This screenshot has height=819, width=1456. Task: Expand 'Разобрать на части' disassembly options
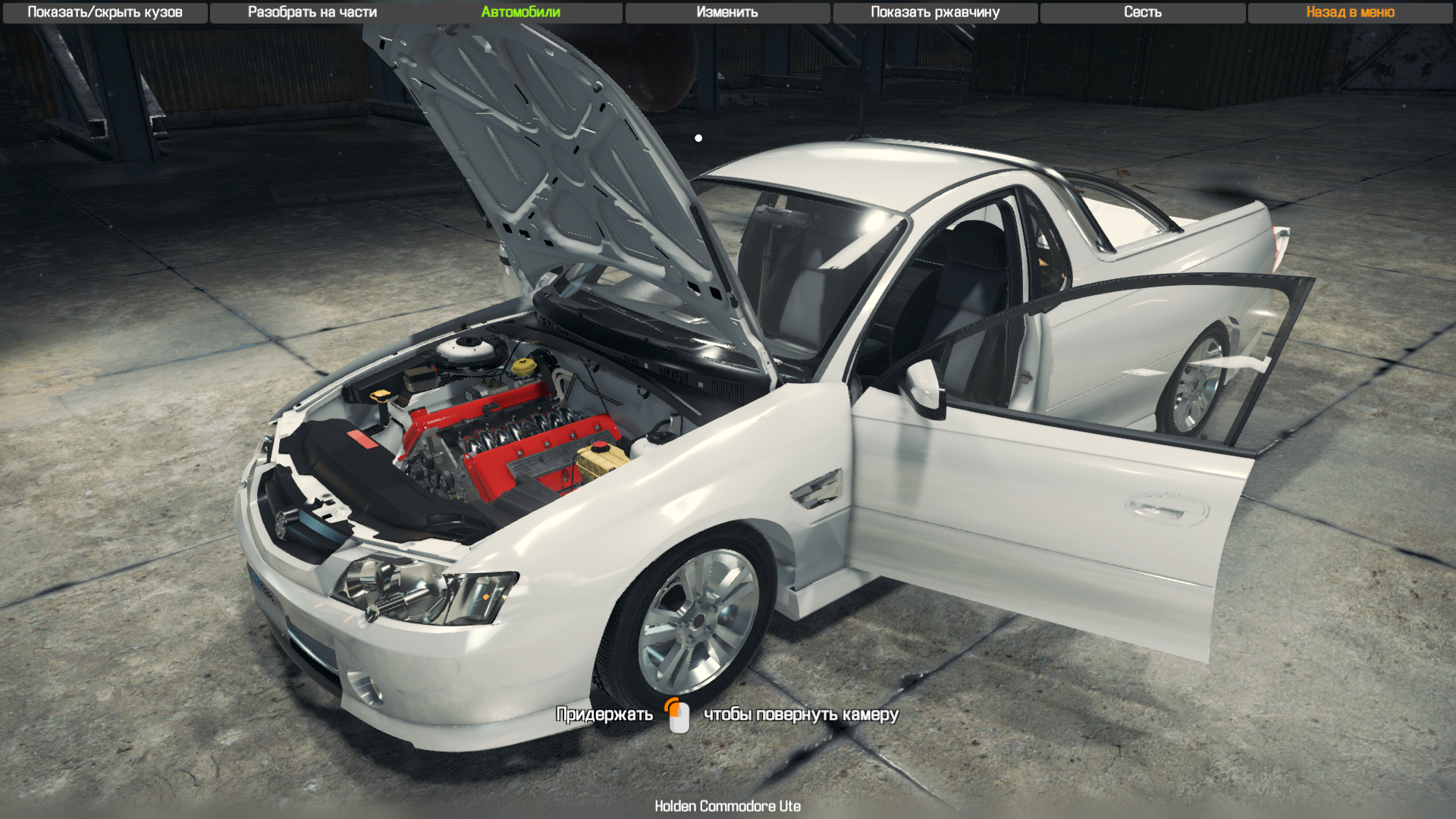[x=312, y=12]
